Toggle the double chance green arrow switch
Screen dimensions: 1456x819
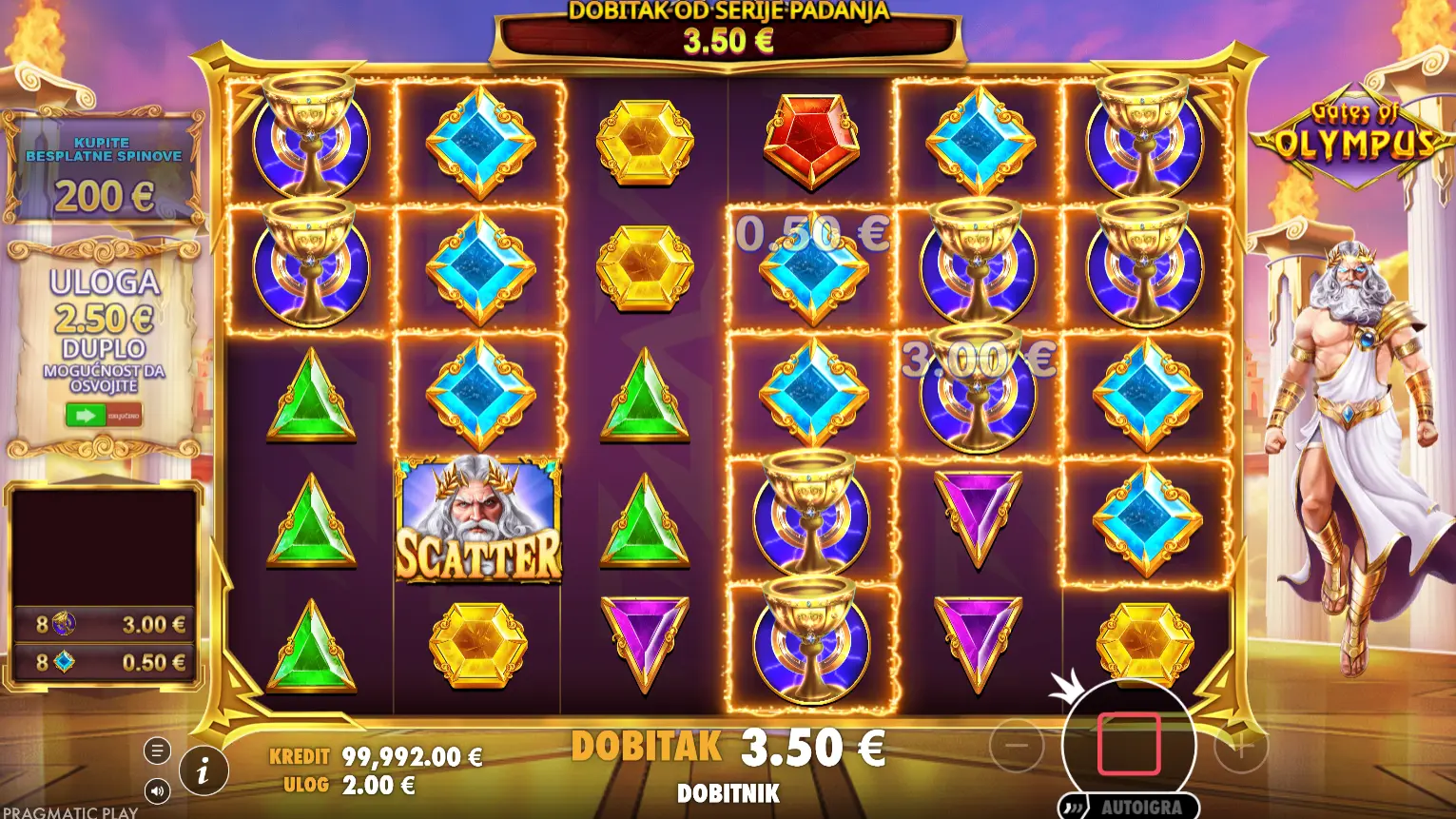[104, 415]
